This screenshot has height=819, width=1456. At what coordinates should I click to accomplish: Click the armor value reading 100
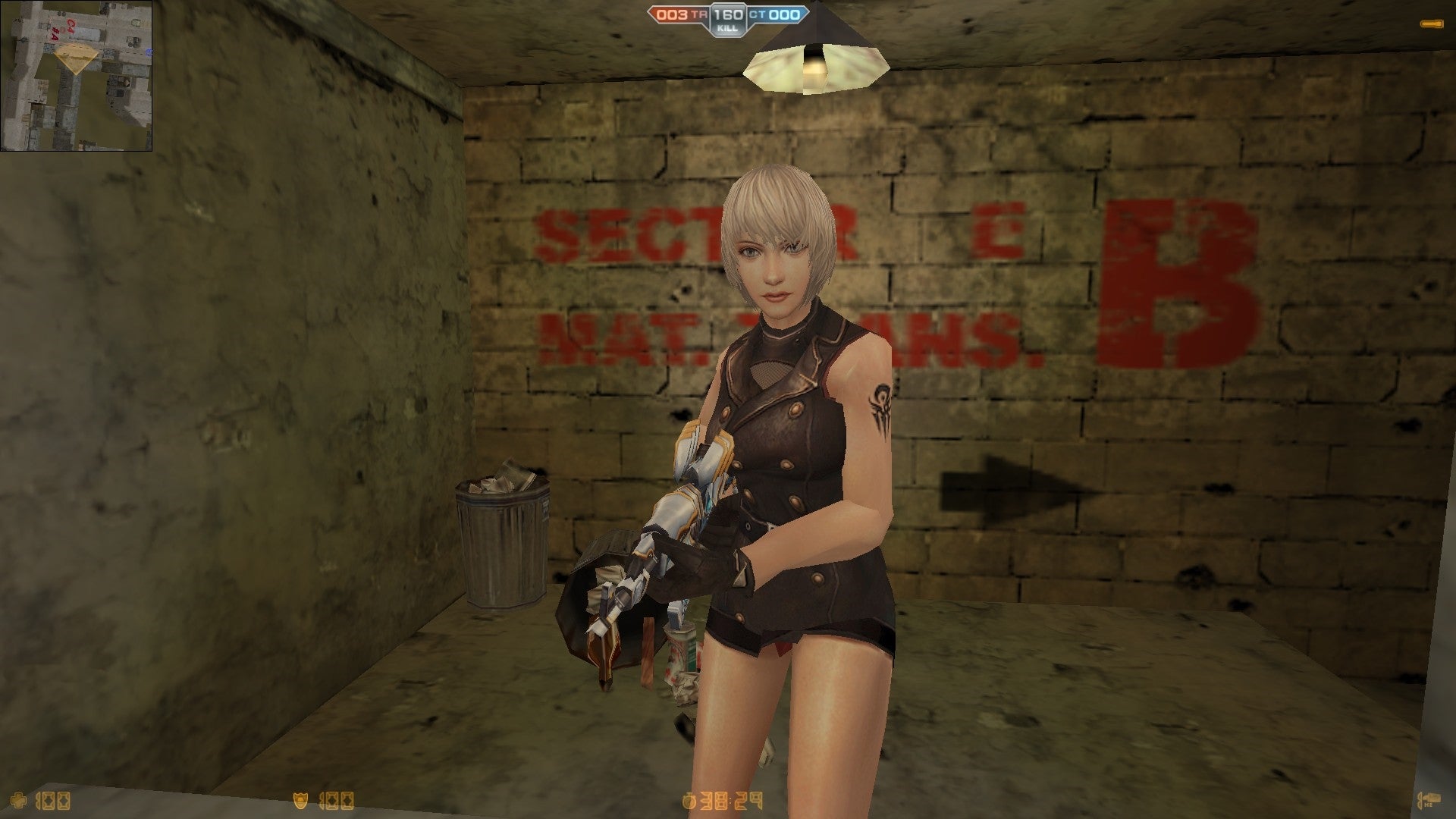[337, 800]
